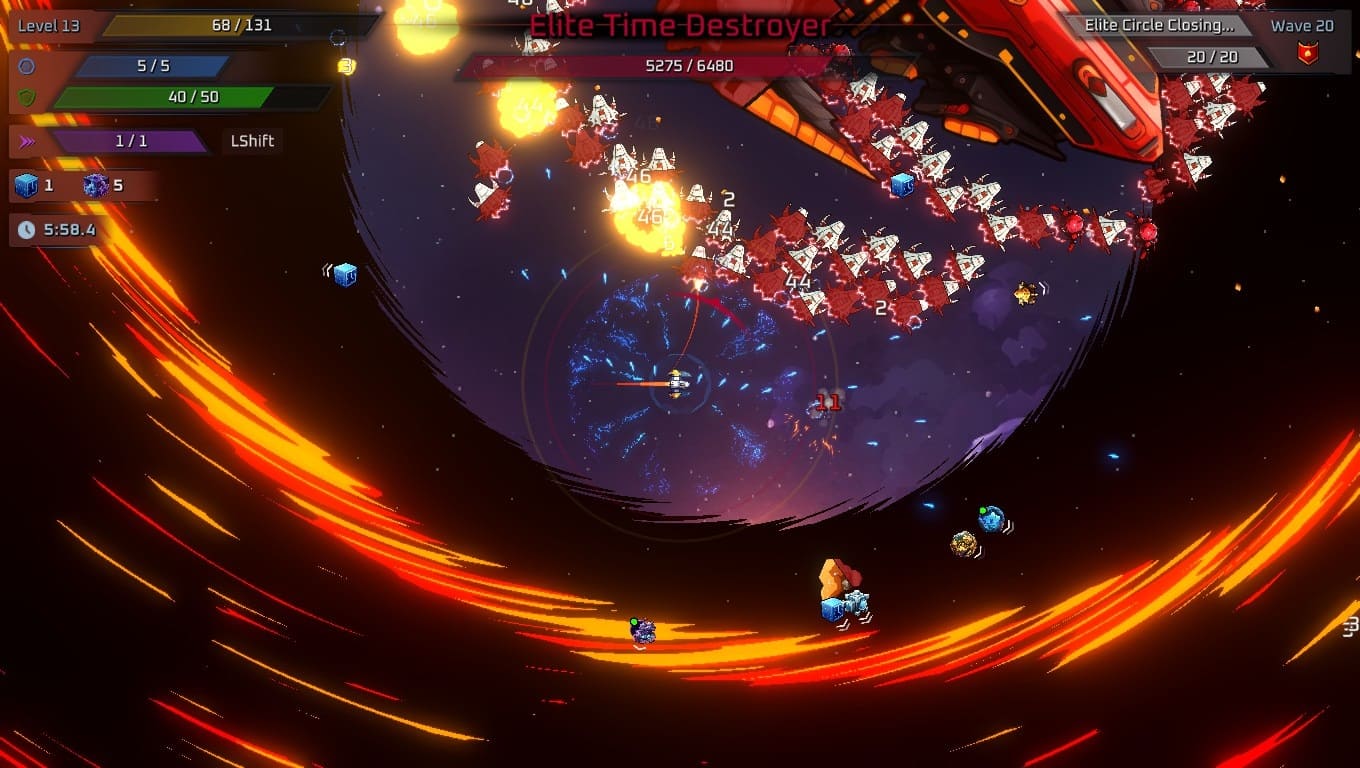This screenshot has height=768, width=1360.
Task: Activate the purple dash ability icon
Action: pyautogui.click(x=27, y=141)
